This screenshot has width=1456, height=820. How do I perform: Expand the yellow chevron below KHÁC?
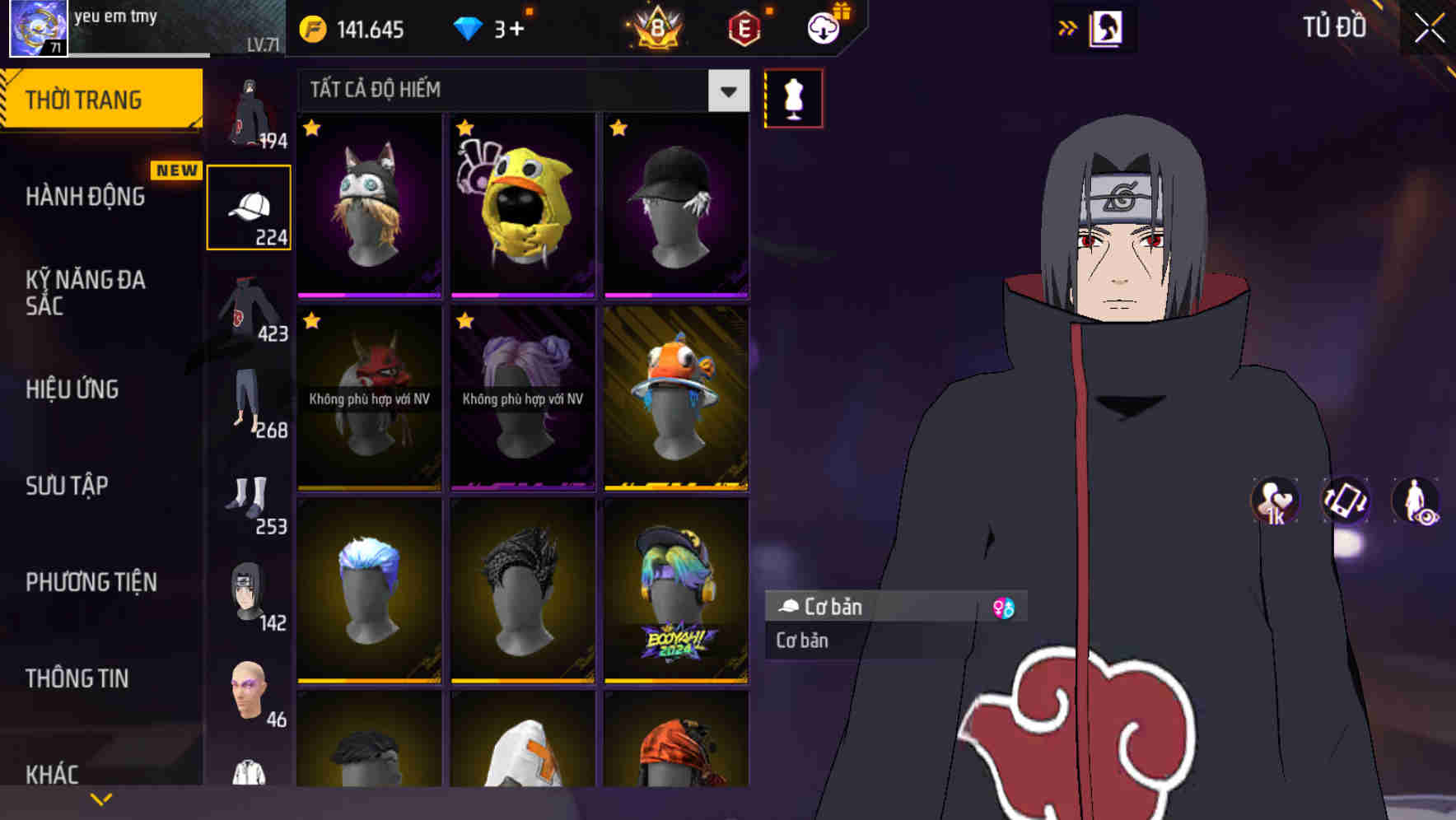(x=101, y=797)
